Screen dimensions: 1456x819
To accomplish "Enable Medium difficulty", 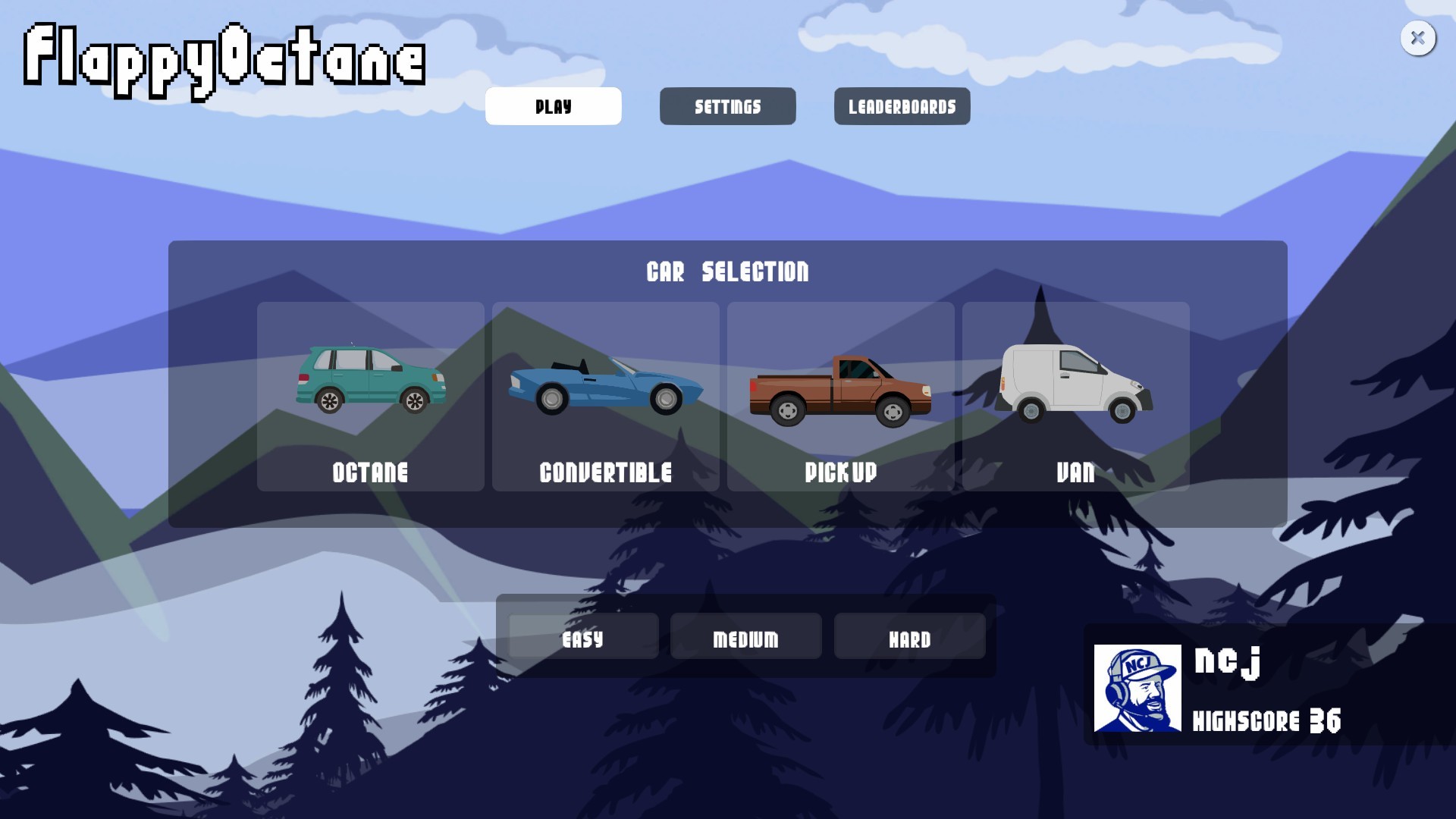I will point(745,637).
